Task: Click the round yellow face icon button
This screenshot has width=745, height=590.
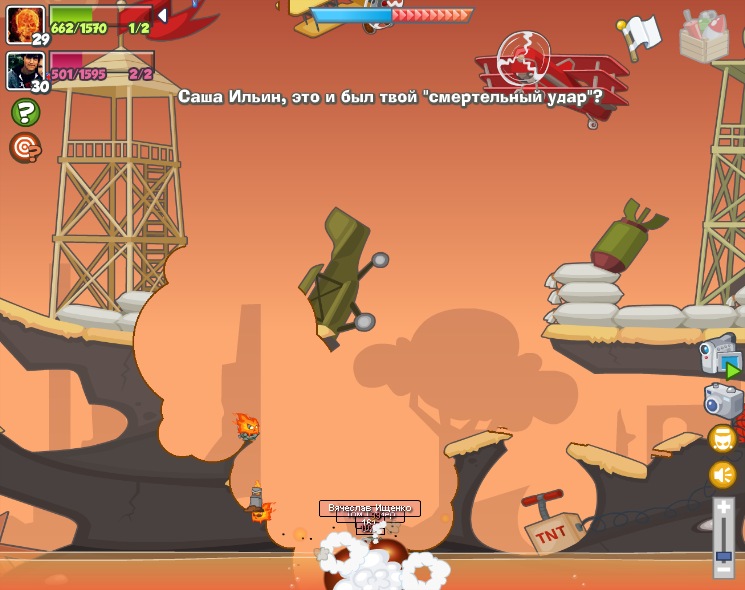Action: 722,439
